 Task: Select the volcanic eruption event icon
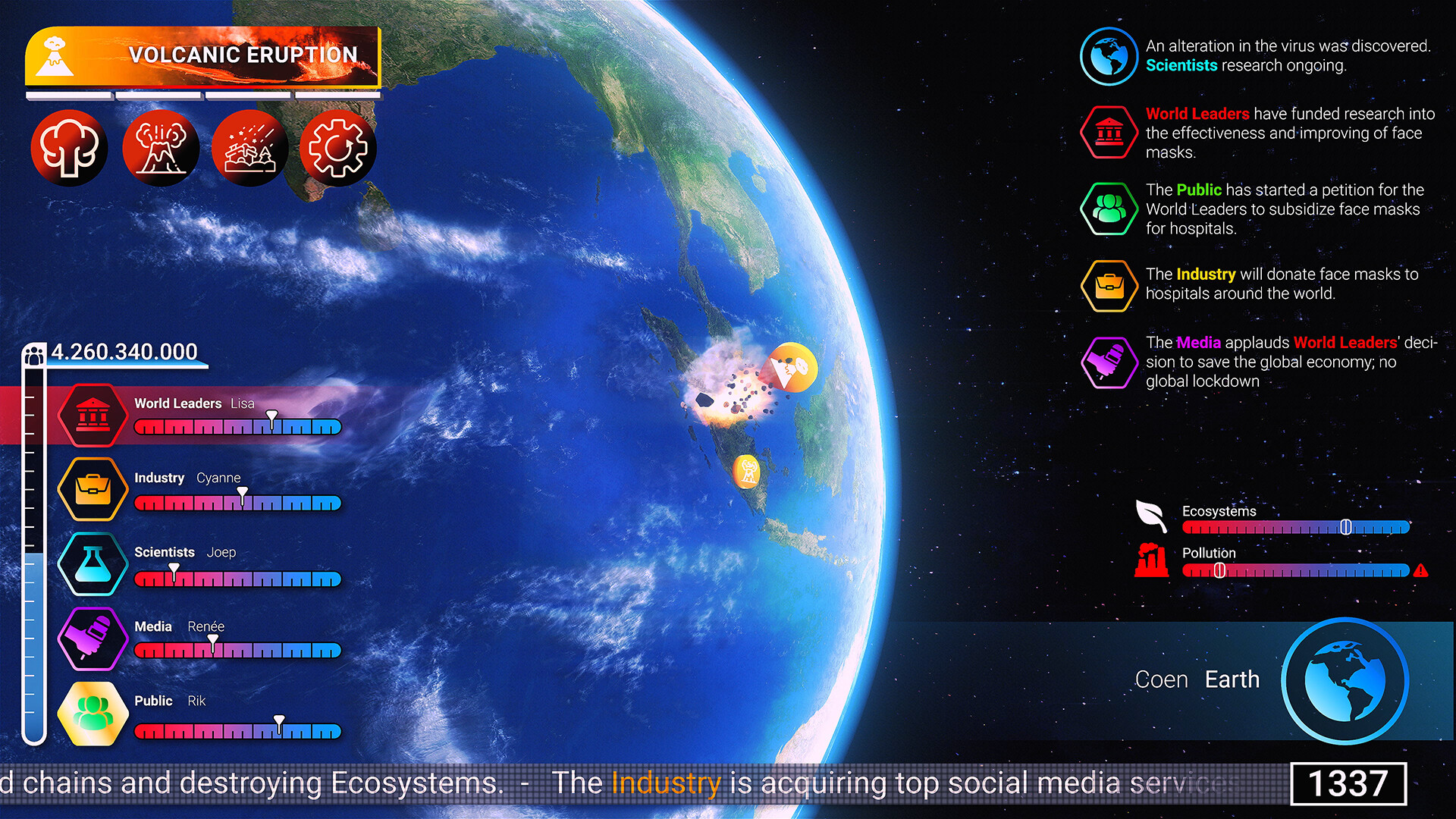(161, 147)
